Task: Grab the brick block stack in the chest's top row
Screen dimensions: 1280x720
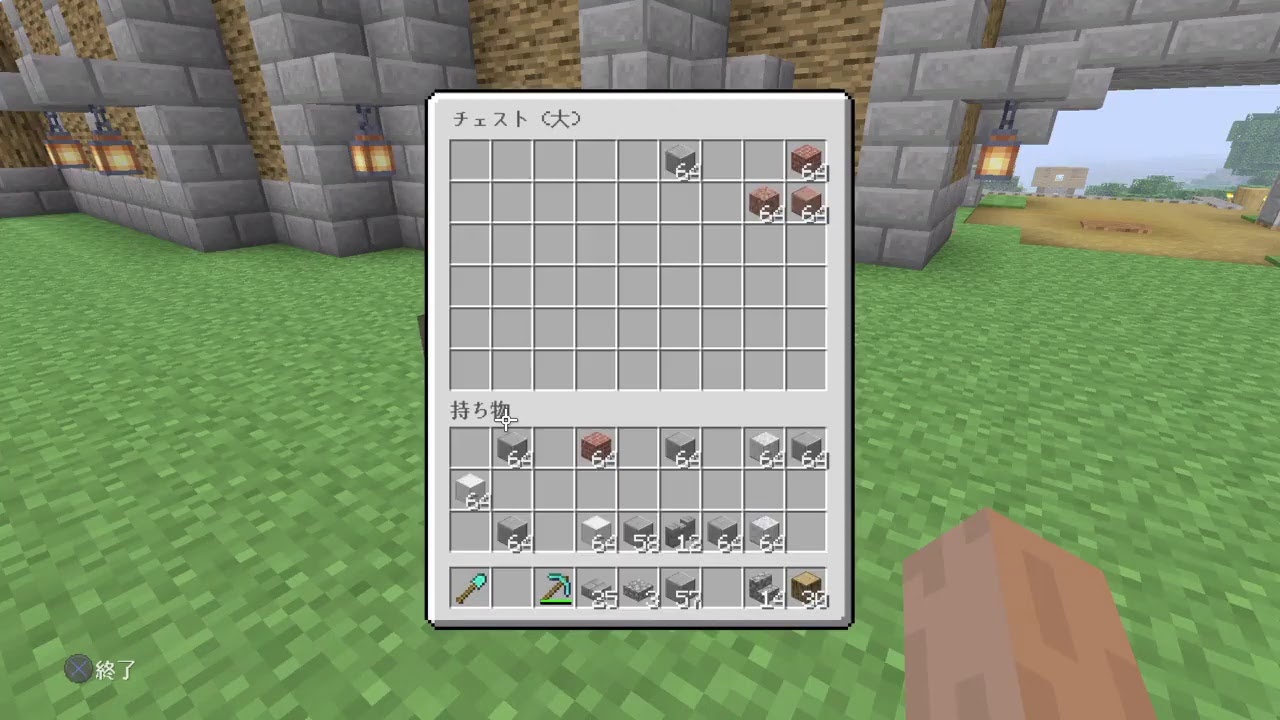Action: (x=806, y=160)
